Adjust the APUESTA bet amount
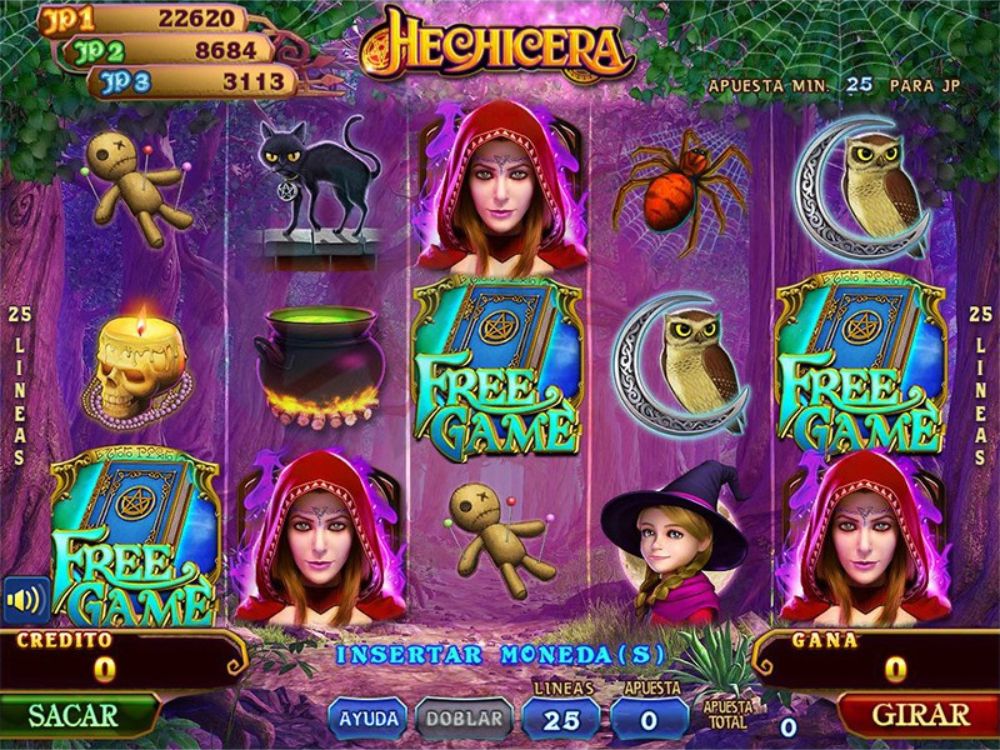 point(650,718)
